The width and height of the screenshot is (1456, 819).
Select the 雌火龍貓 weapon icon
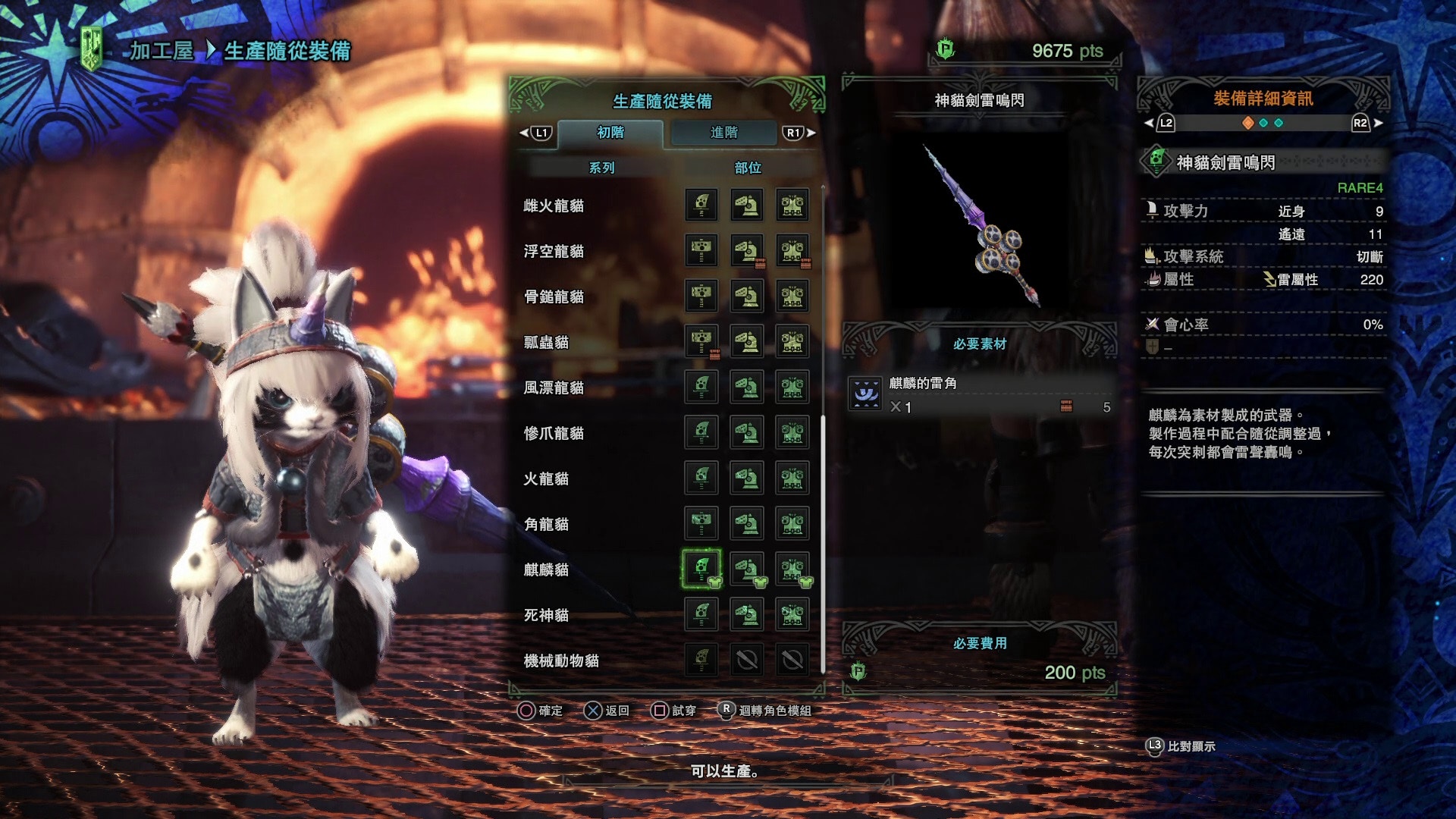coord(701,205)
